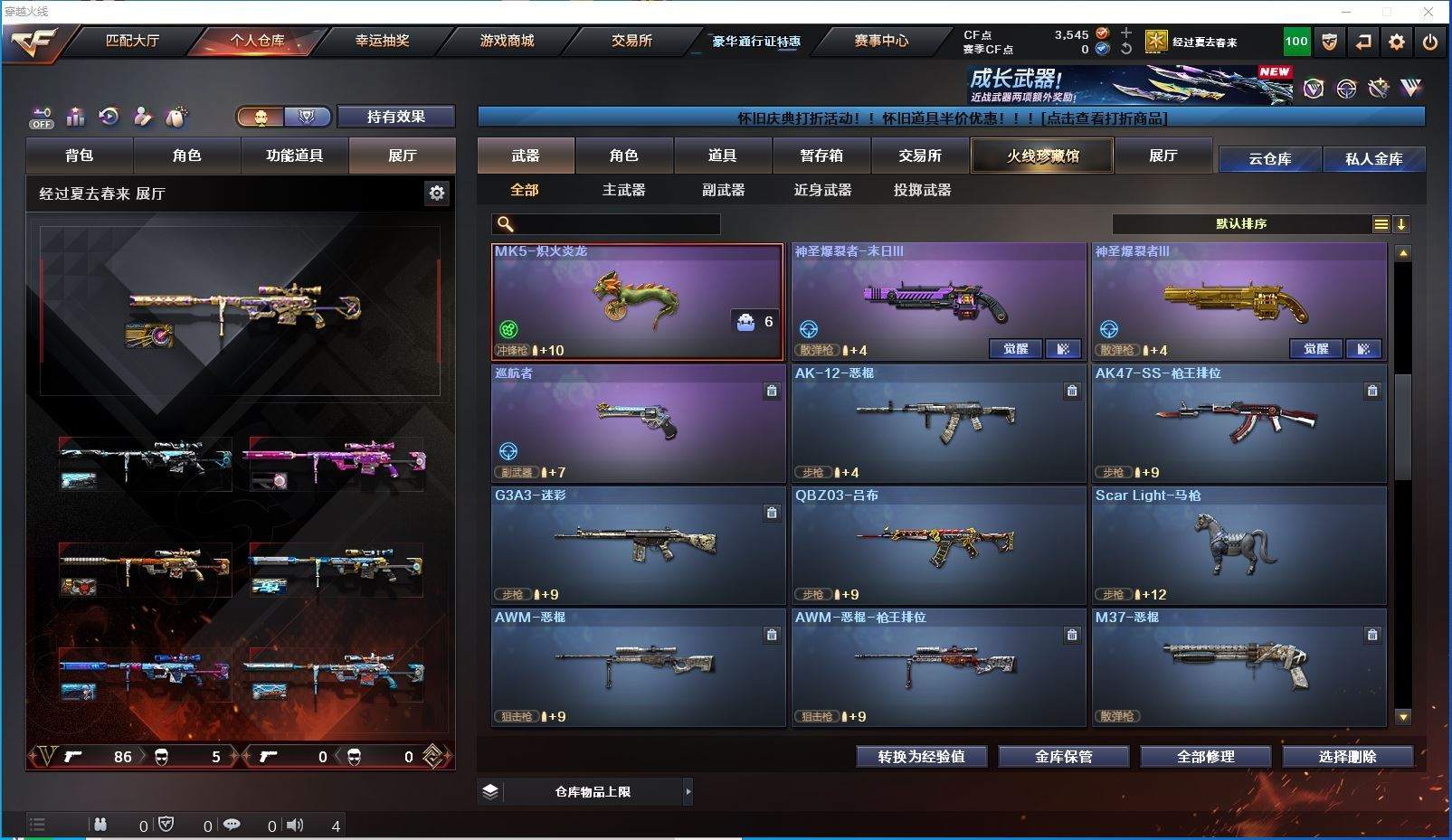This screenshot has width=1452, height=840.
Task: Open the 匹配大厅 matchmaking lobby
Action: [x=132, y=41]
